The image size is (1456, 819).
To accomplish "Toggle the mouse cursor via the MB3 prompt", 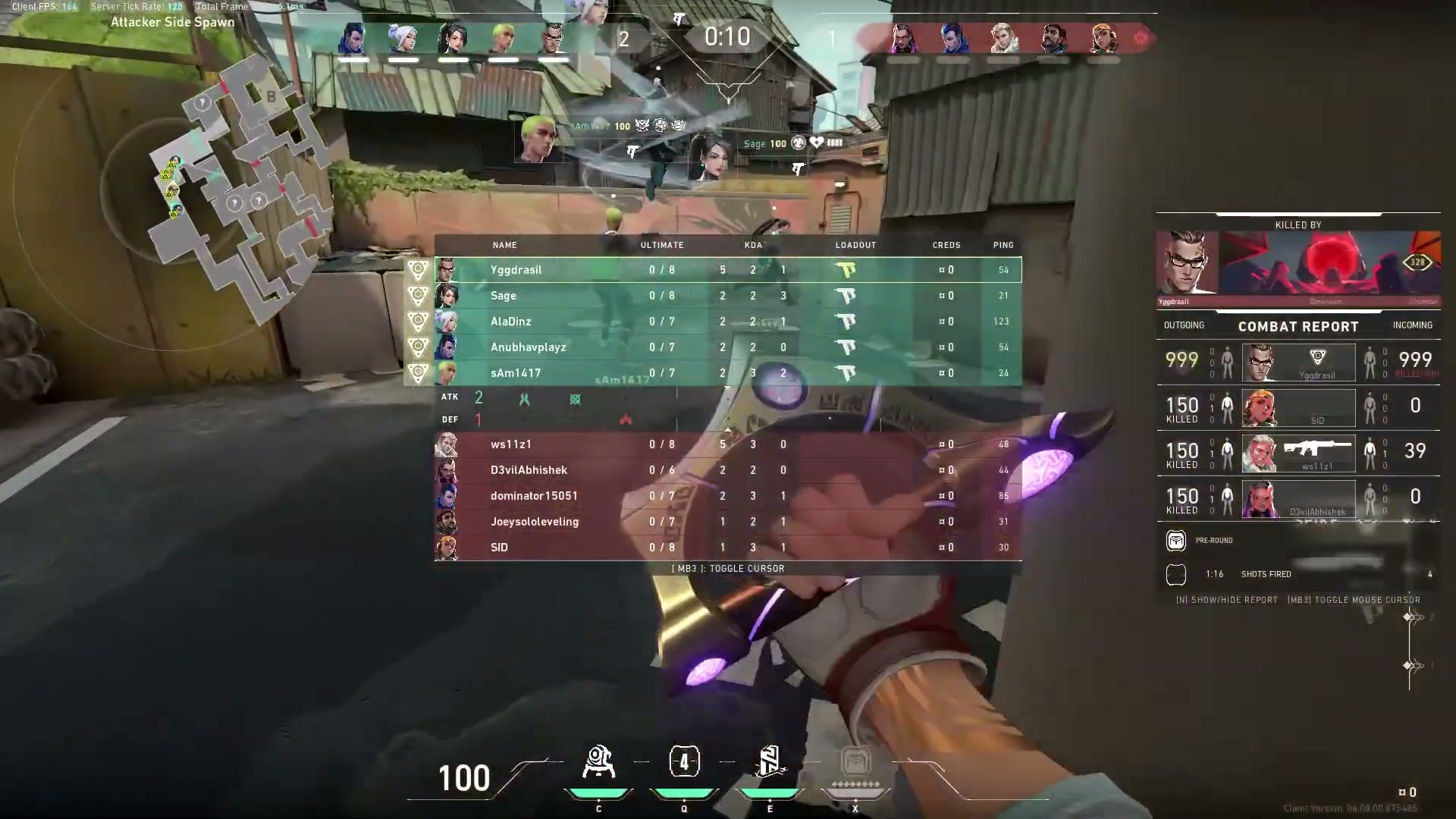I will pyautogui.click(x=727, y=568).
